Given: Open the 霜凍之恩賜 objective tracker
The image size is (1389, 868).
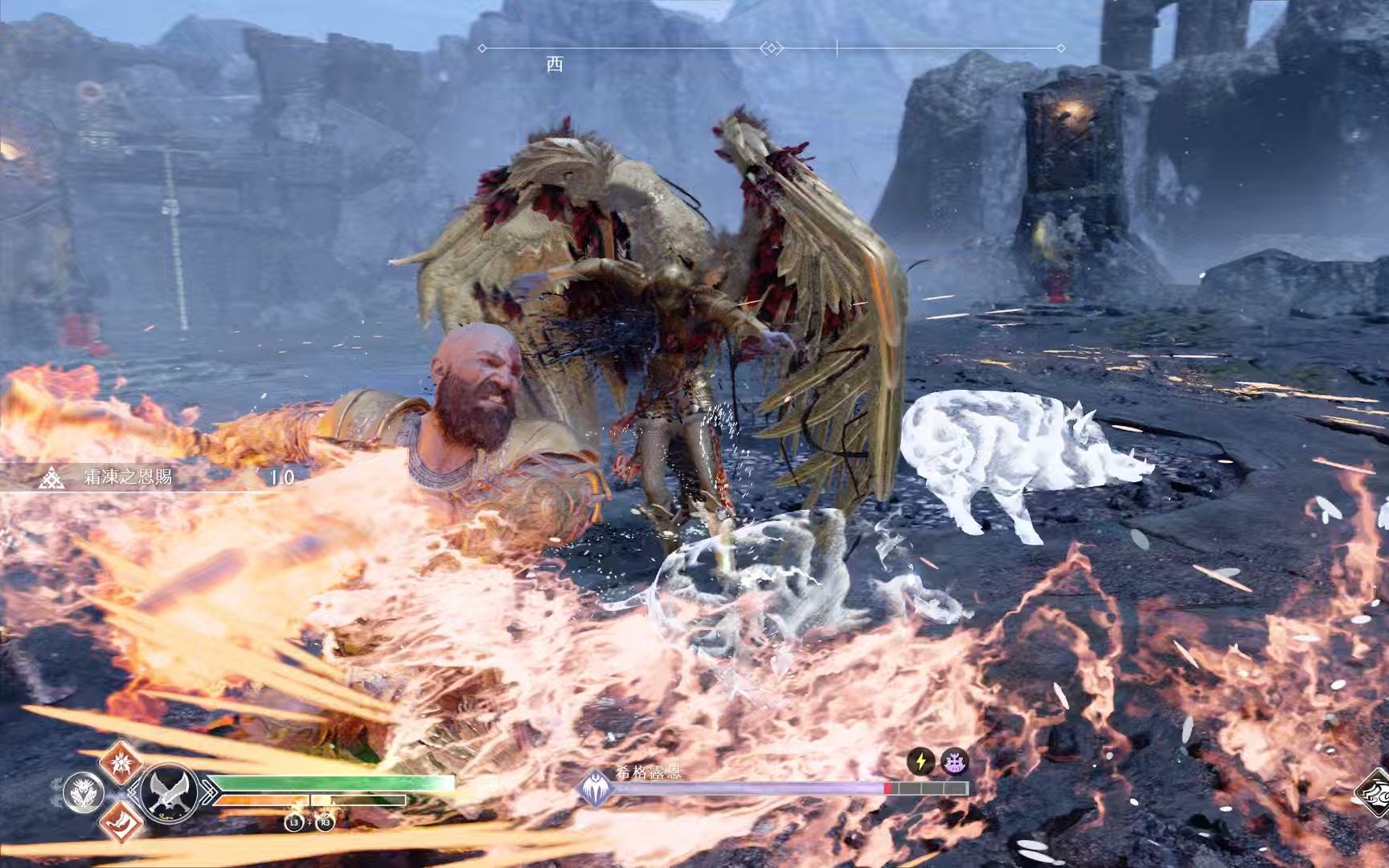Looking at the screenshot, I should pos(129,477).
